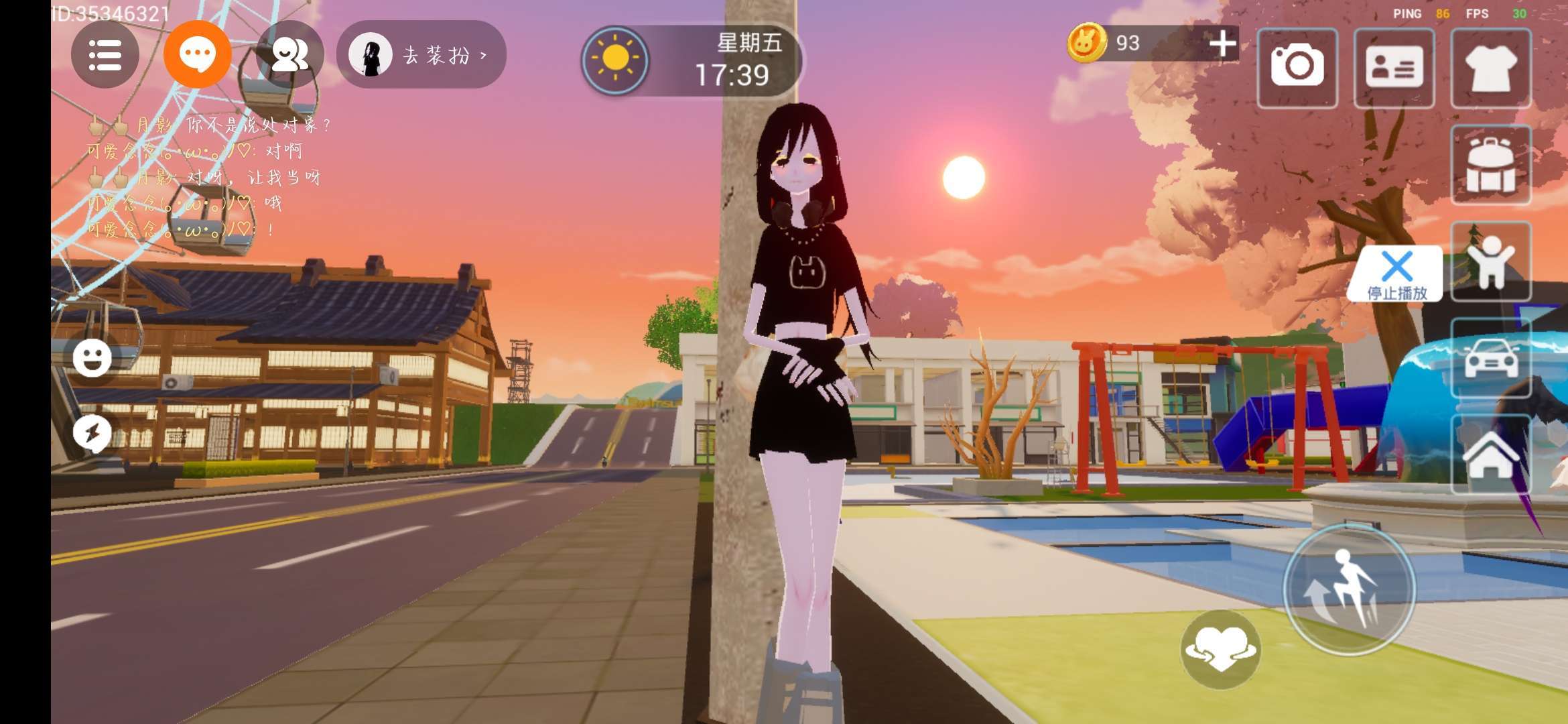Add more coins with the plus button
This screenshot has height=724, width=1568.
point(1222,44)
